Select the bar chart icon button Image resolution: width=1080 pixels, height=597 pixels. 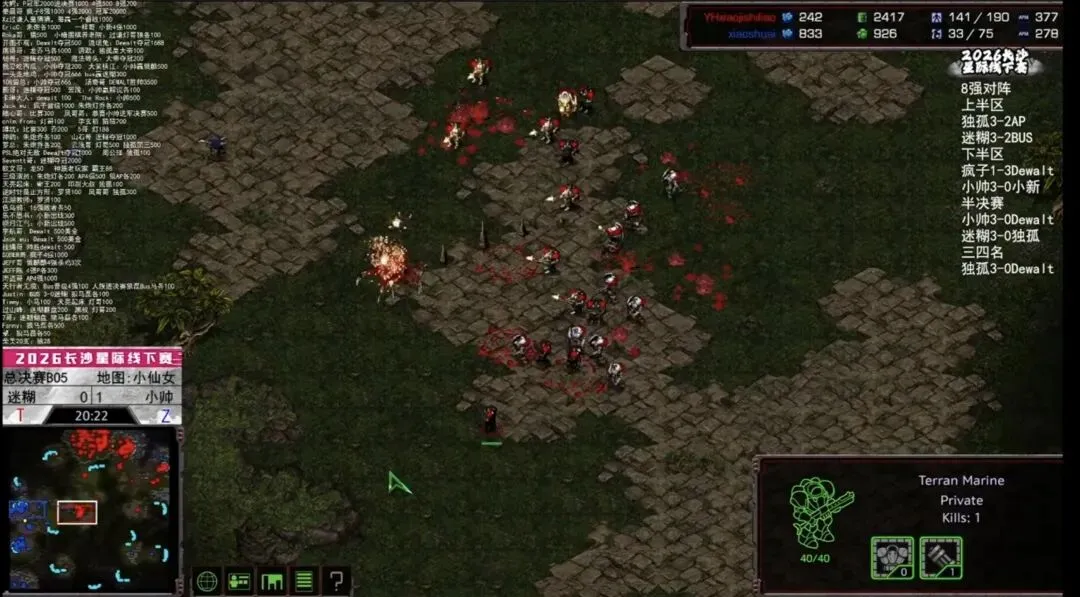pos(272,580)
